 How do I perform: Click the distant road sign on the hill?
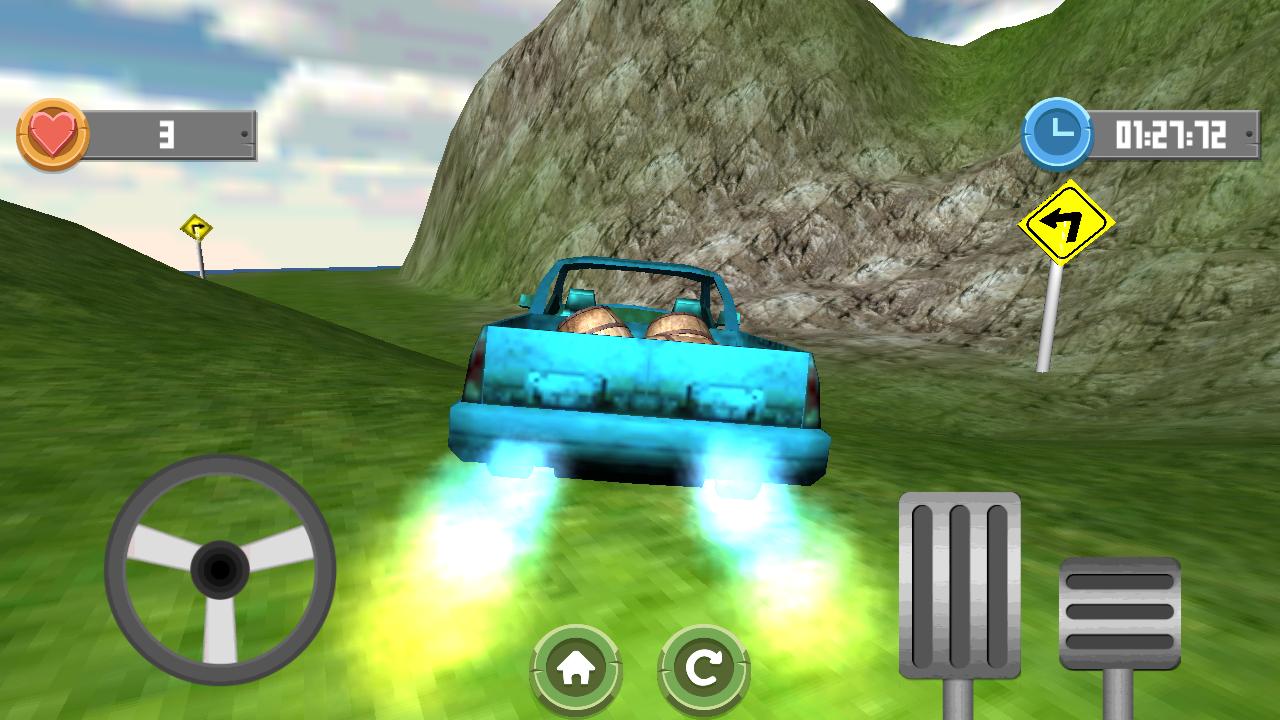[x=196, y=224]
